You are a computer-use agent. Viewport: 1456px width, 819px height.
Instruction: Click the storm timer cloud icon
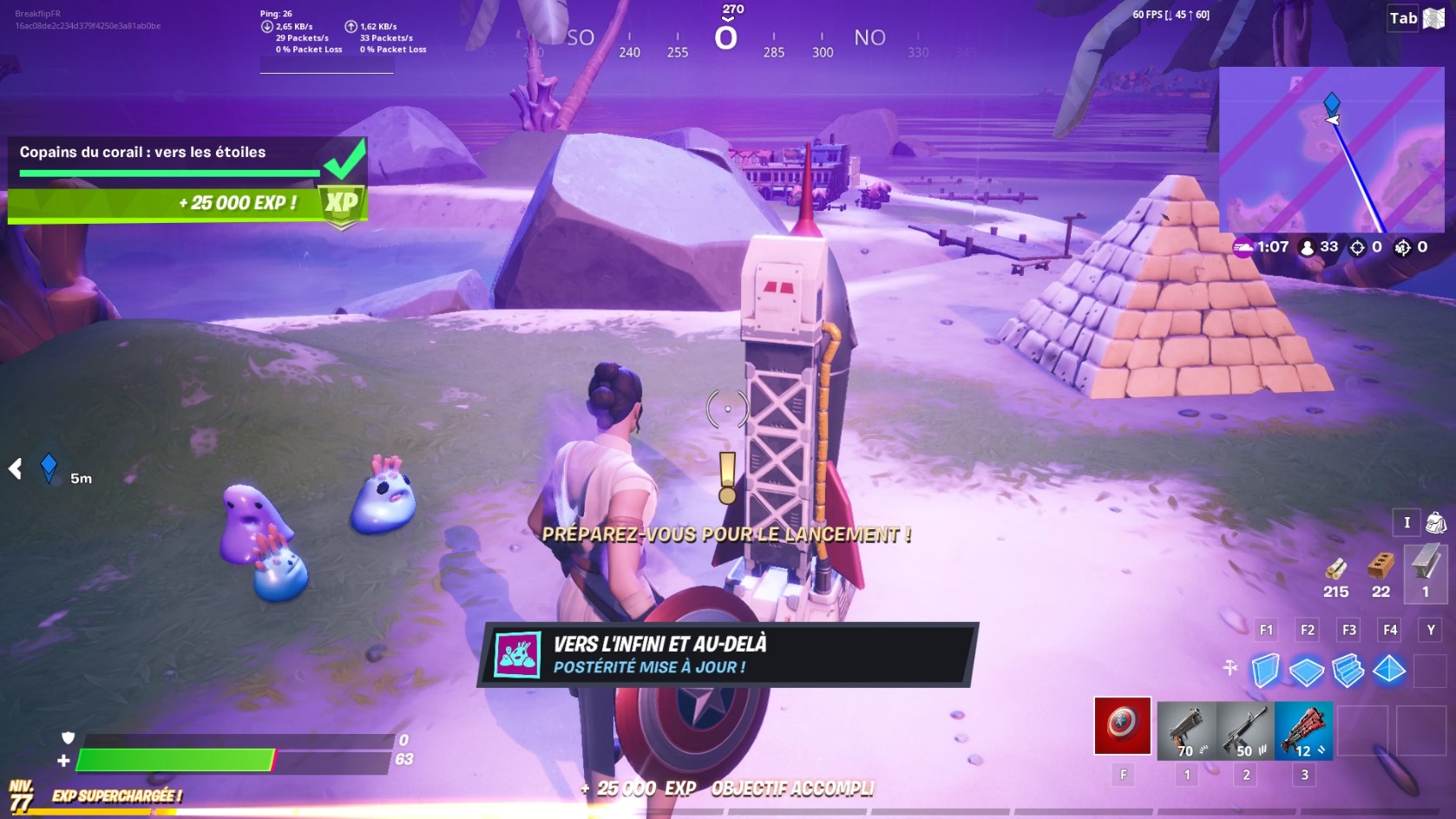tap(1241, 246)
